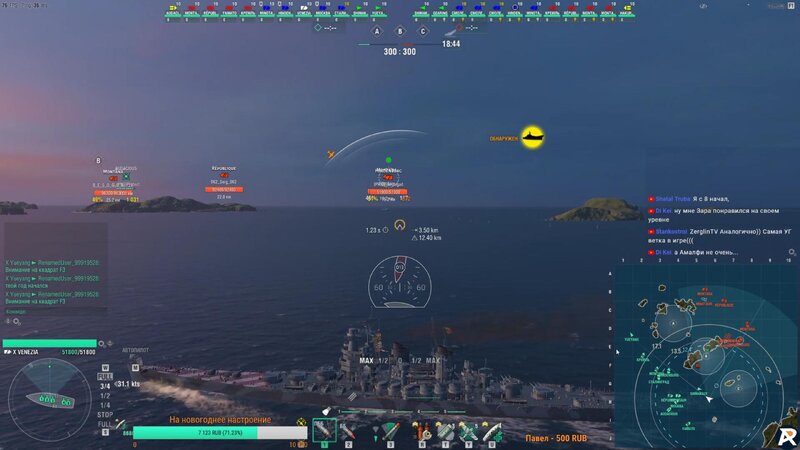Switch to the second shell ammo slot

tap(348, 431)
